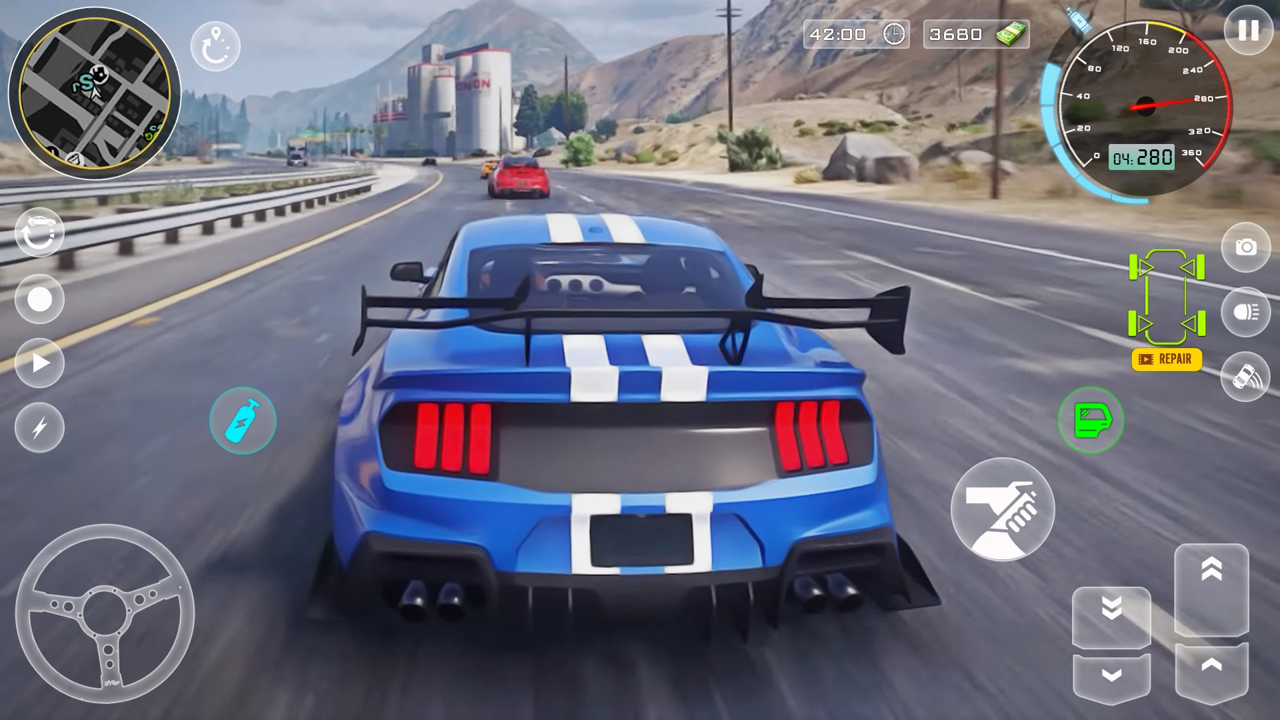Tap the vehicle reset icon

[x=40, y=232]
